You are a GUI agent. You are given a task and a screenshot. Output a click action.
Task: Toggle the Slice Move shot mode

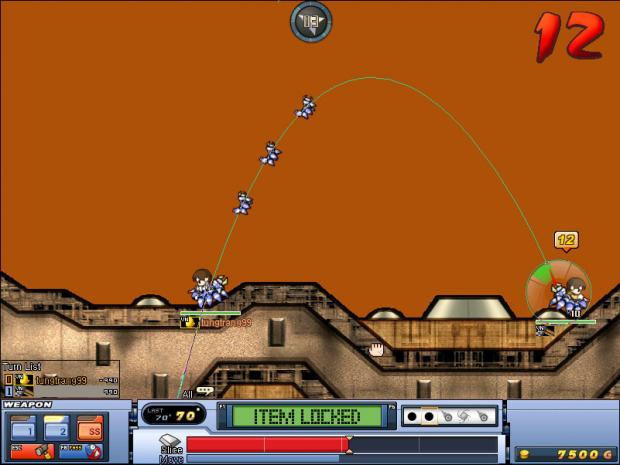tap(169, 447)
